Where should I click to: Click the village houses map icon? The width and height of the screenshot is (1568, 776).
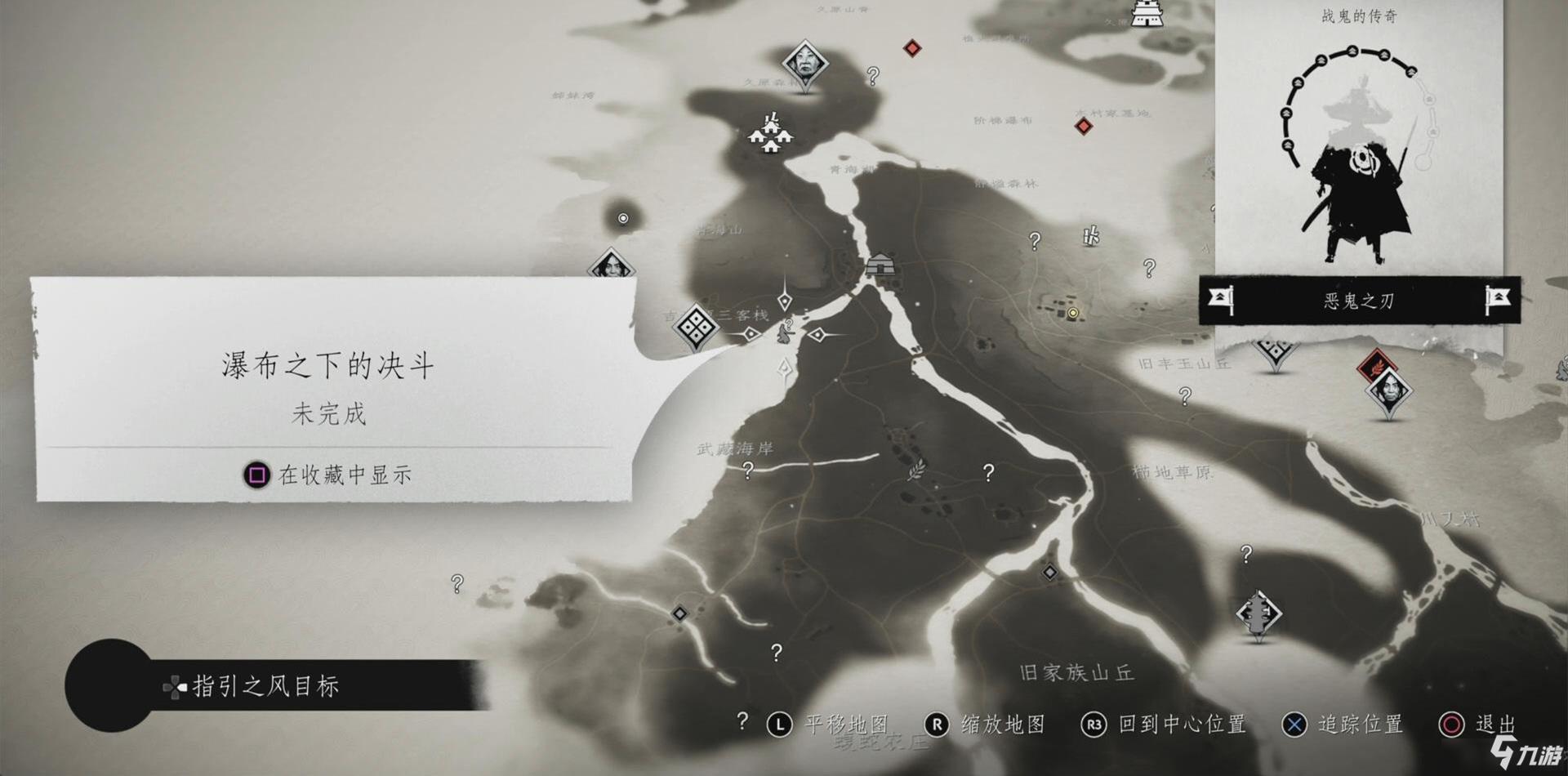click(x=770, y=135)
